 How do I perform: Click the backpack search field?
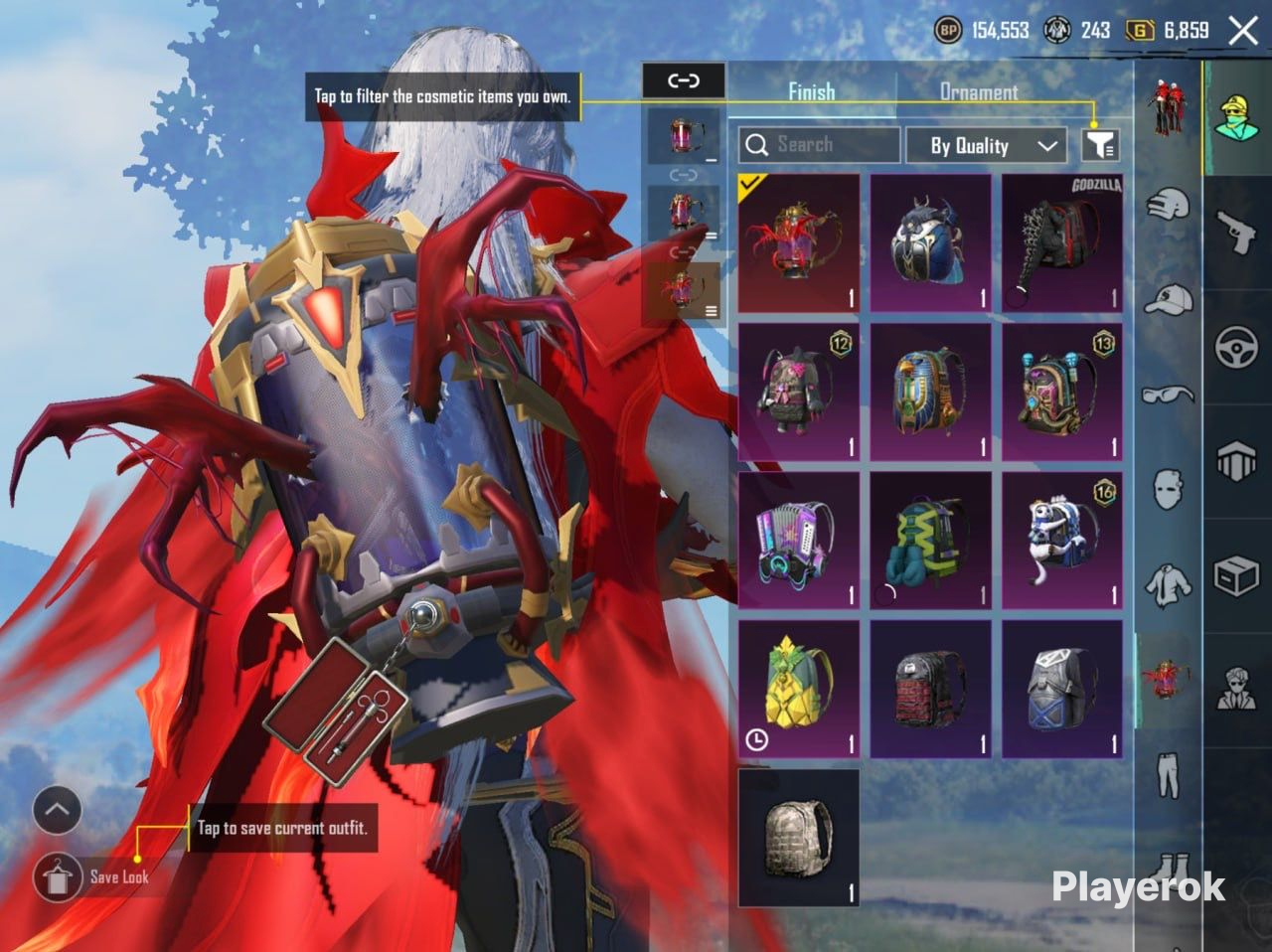pos(819,145)
